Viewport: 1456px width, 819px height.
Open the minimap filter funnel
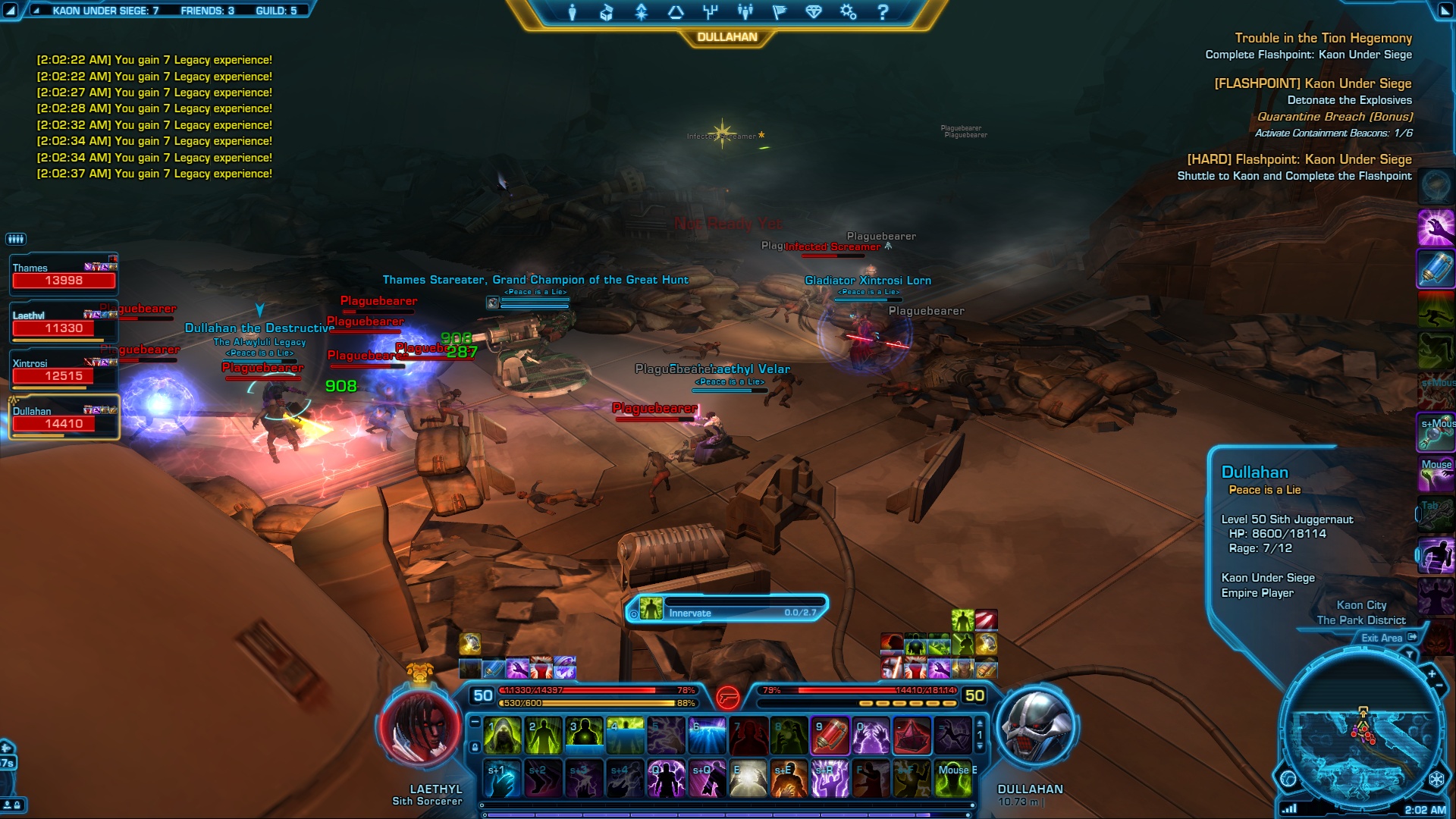pos(1409,654)
